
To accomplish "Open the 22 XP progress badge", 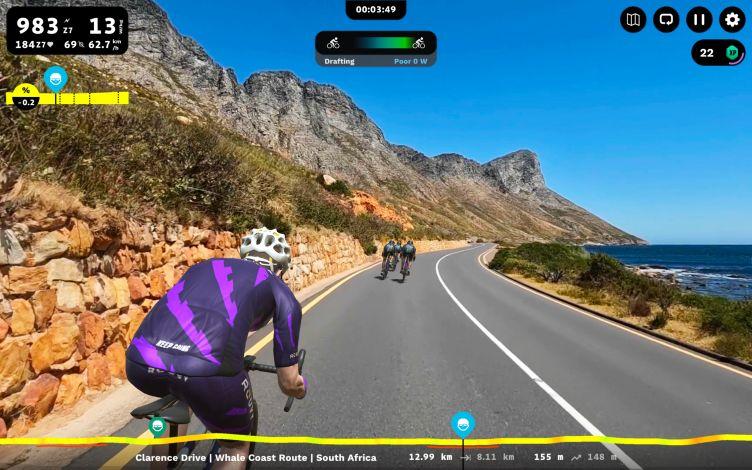I will point(718,53).
